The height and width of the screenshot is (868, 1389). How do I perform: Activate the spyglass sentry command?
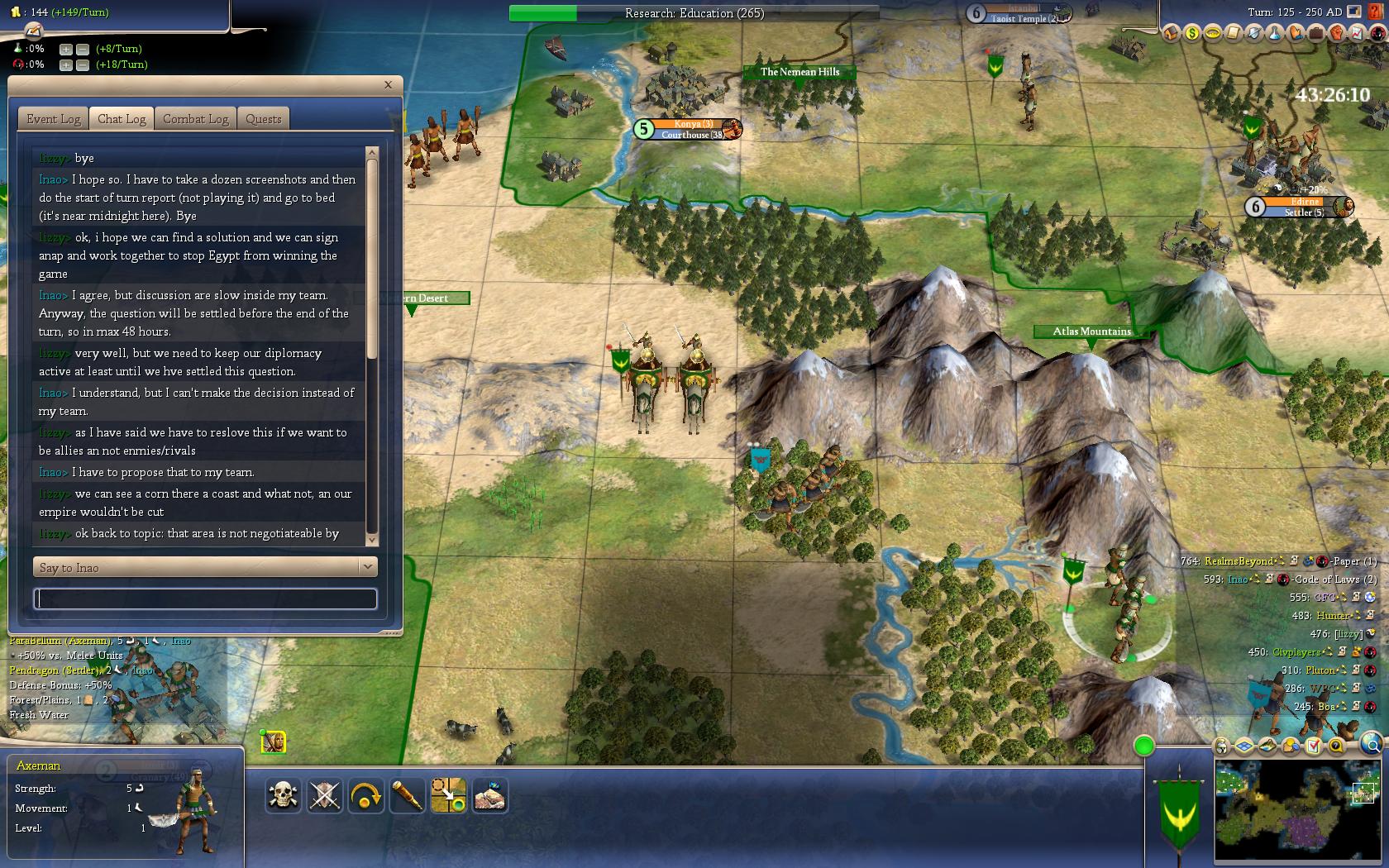[408, 796]
